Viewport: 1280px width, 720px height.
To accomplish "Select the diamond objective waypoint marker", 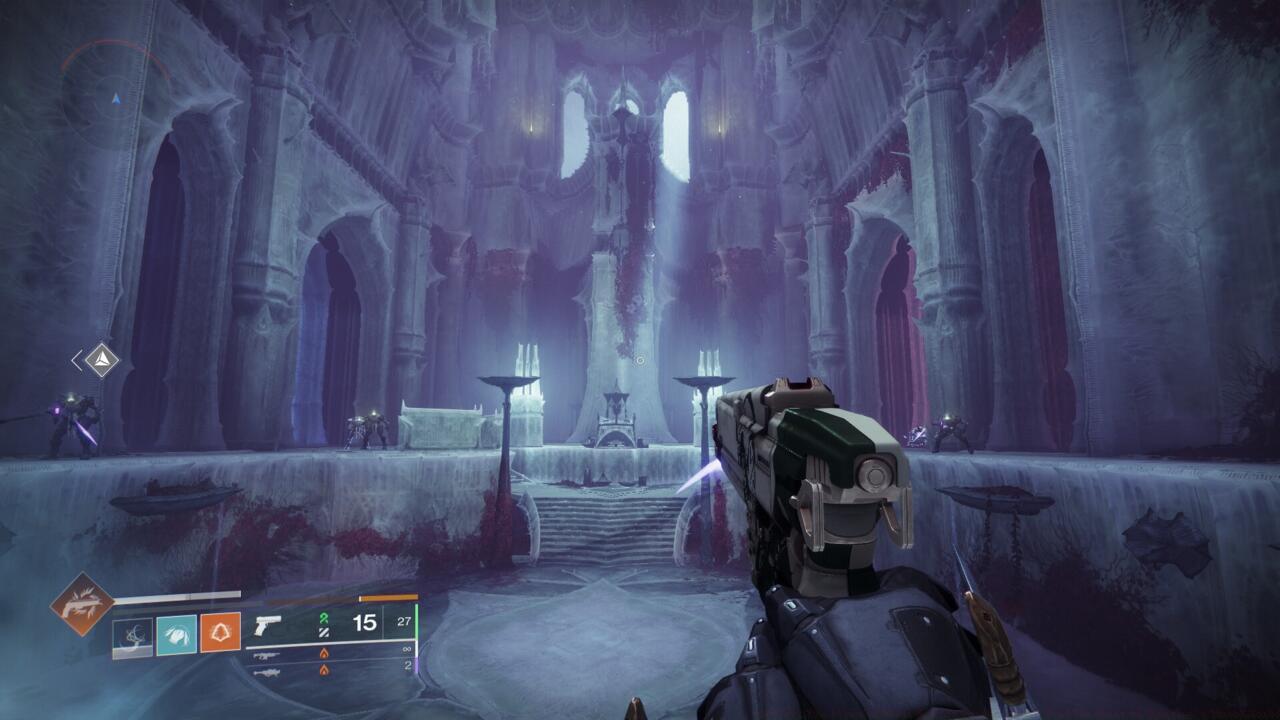I will (102, 360).
